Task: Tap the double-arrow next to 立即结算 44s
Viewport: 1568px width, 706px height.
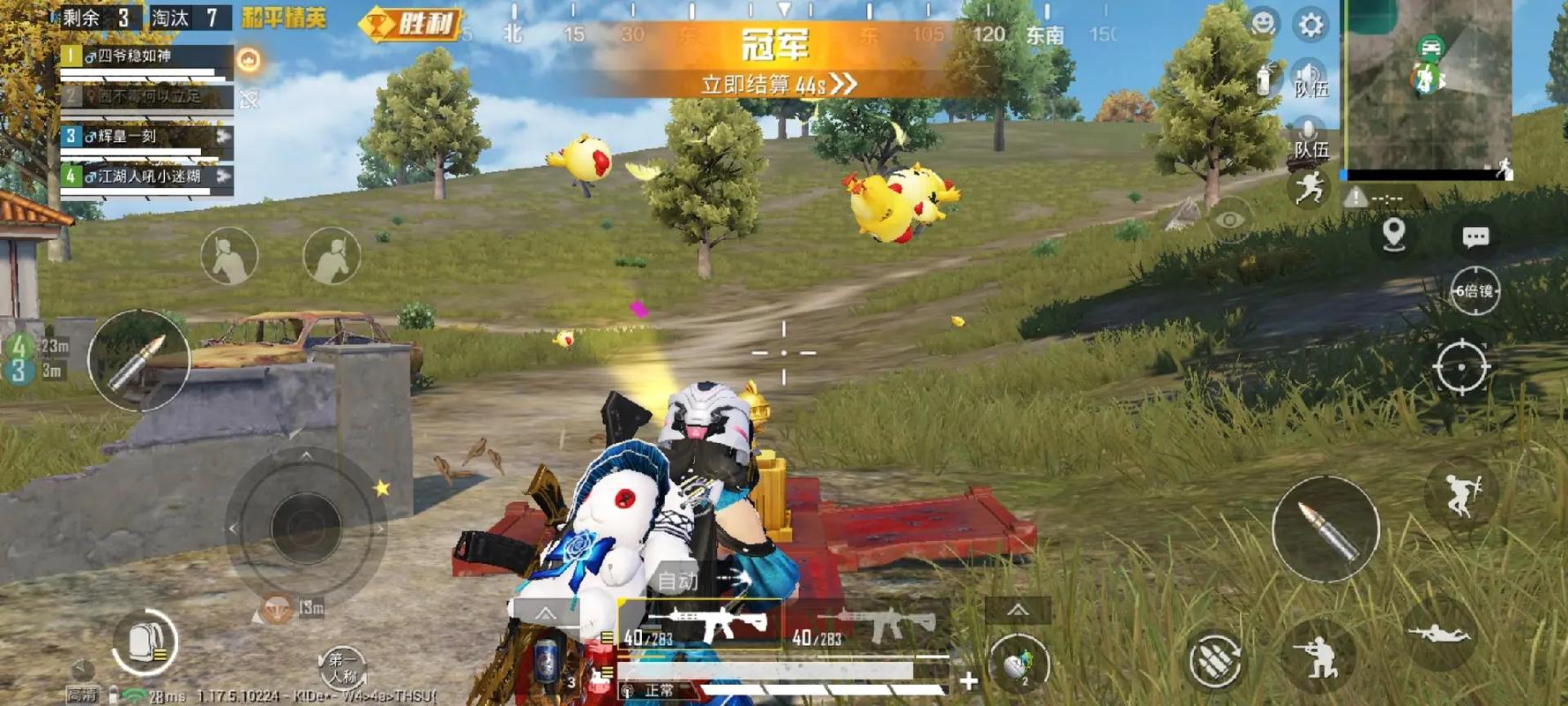Action: tap(845, 82)
